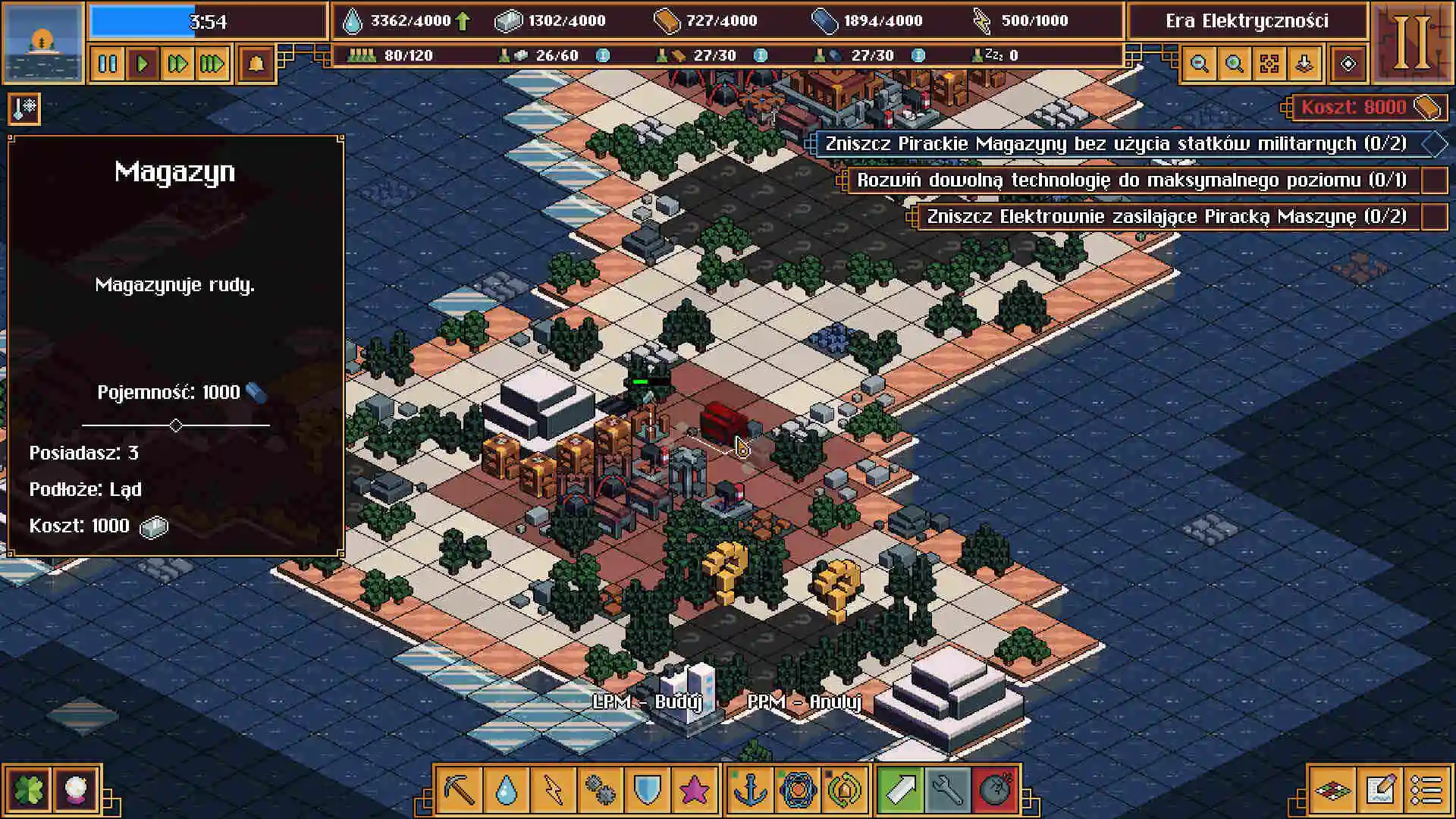The height and width of the screenshot is (819, 1456).
Task: Set triple fast-forward speed
Action: [212, 64]
